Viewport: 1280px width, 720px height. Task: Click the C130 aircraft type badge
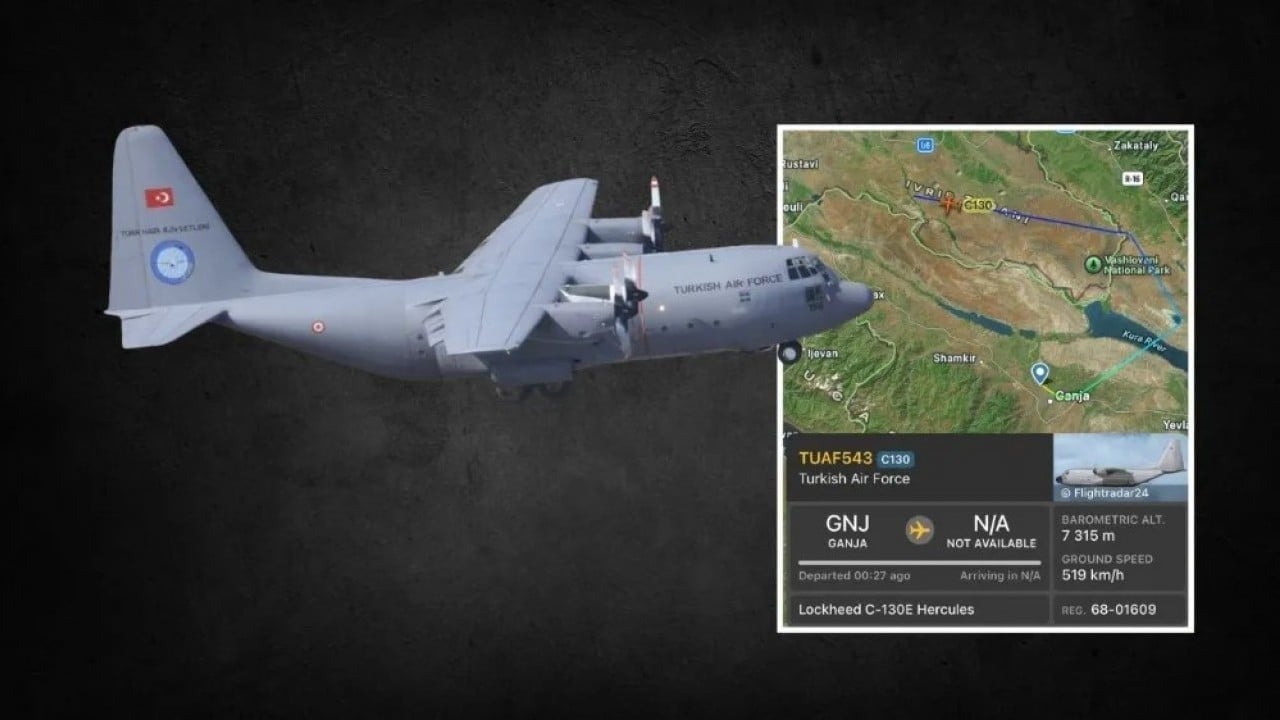pyautogui.click(x=895, y=460)
